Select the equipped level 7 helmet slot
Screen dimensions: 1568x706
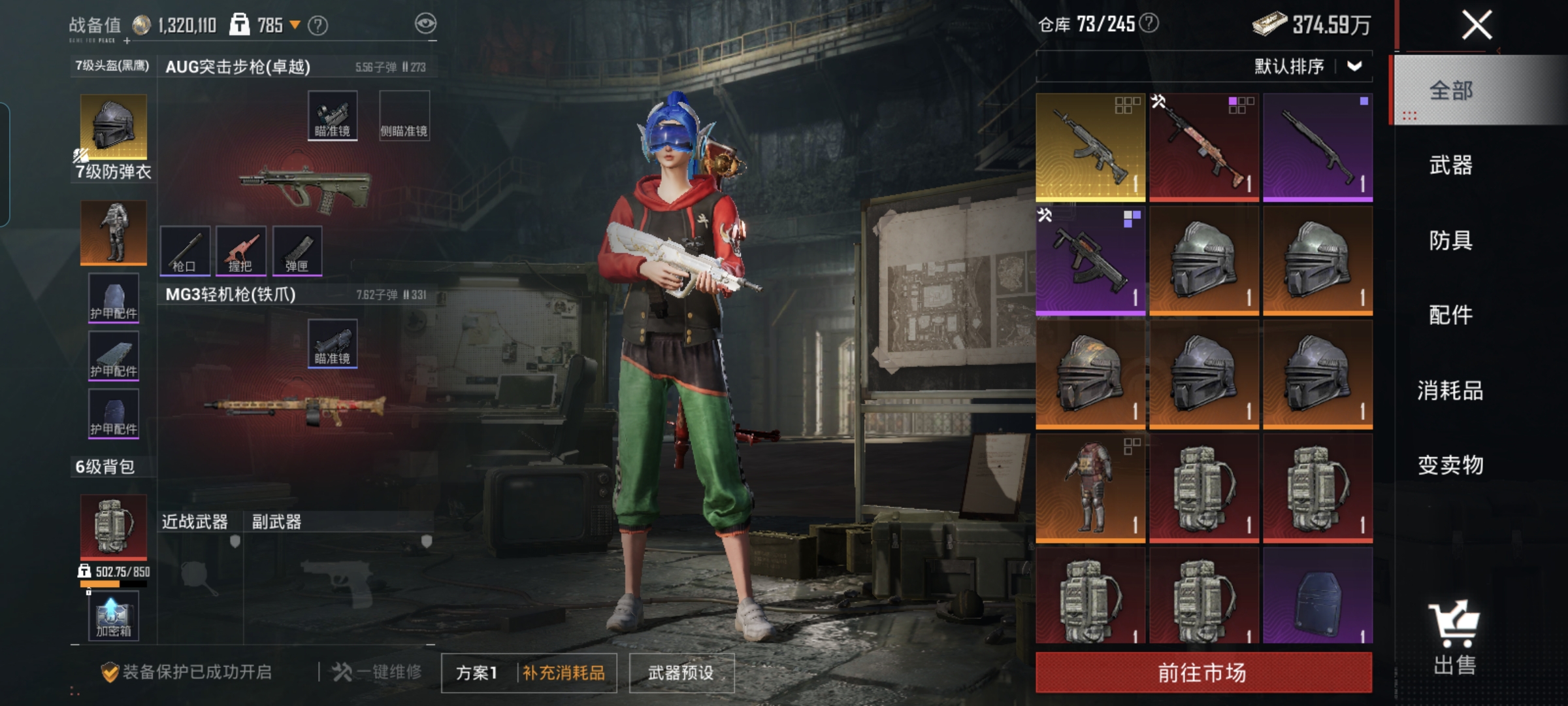click(x=114, y=126)
